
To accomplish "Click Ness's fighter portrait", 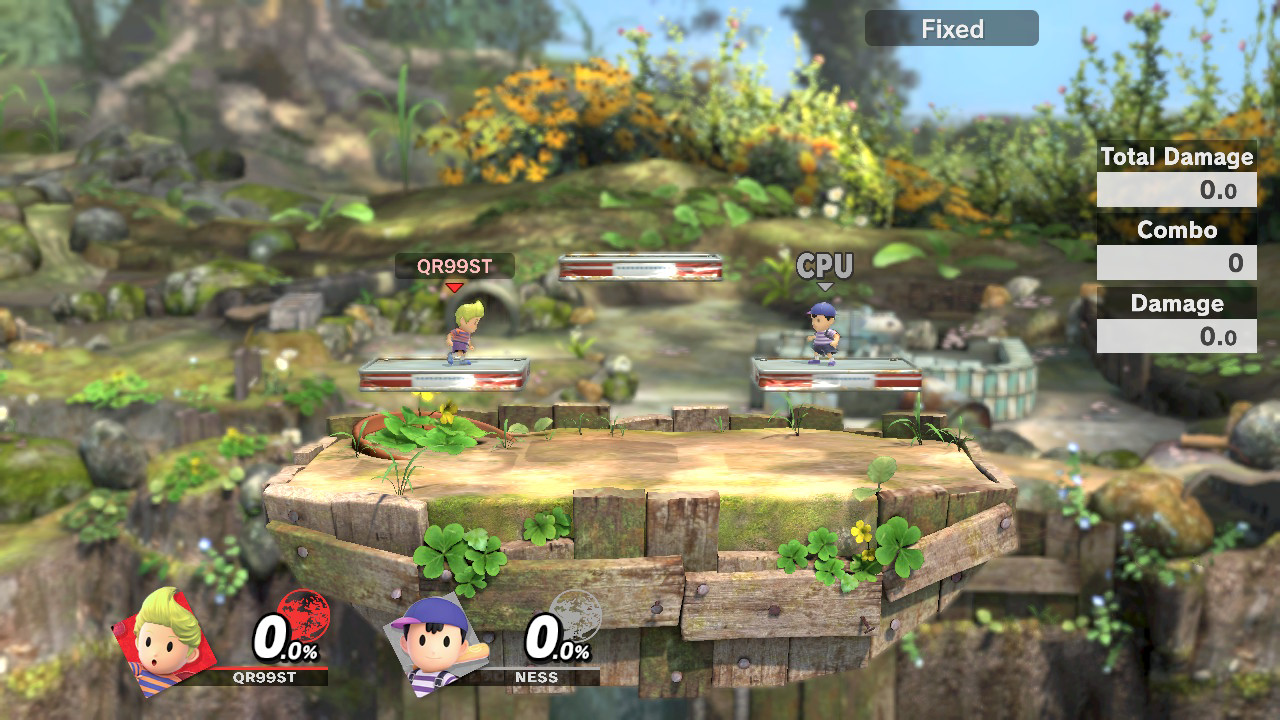I will [436, 641].
